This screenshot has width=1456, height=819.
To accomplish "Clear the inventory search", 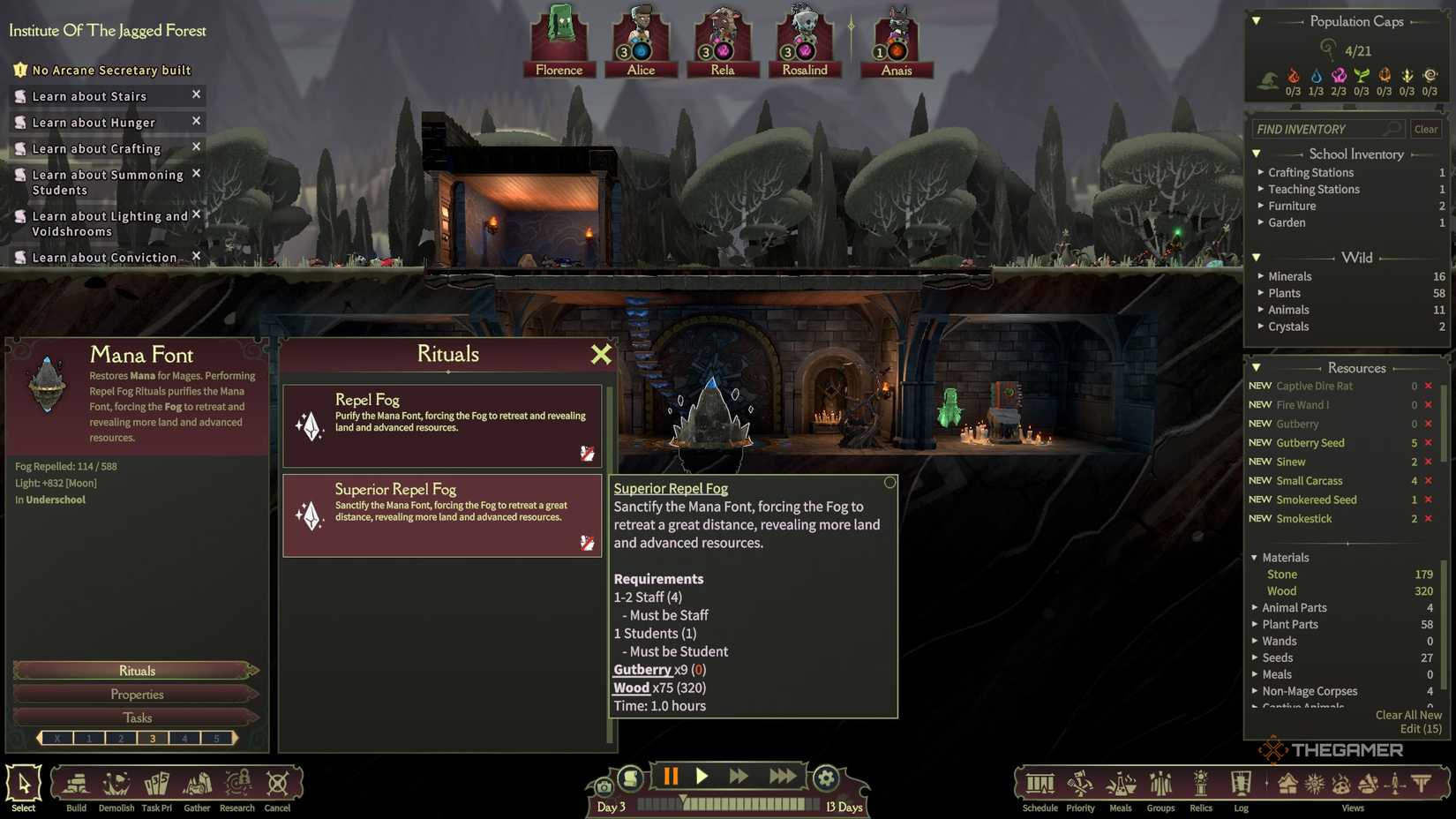I will pyautogui.click(x=1426, y=129).
